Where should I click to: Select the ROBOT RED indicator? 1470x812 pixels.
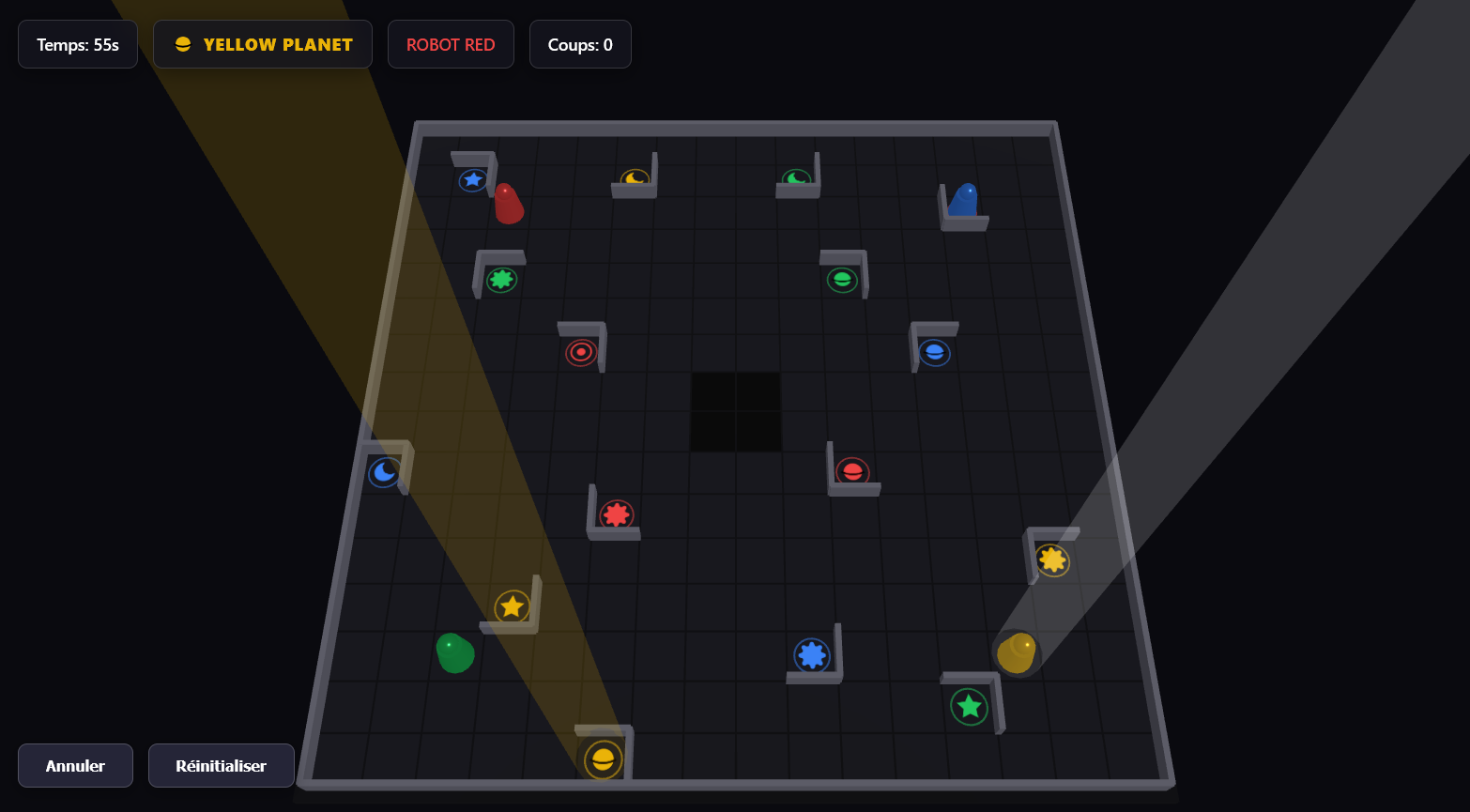tap(451, 43)
